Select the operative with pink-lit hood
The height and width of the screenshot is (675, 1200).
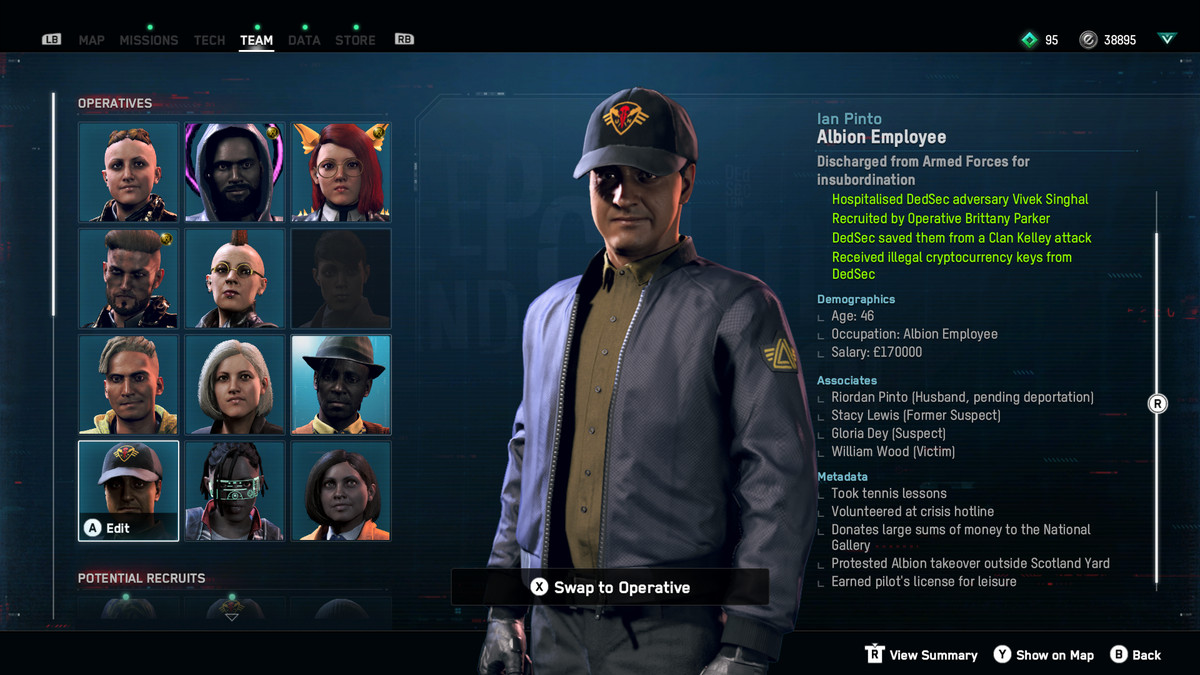pos(235,172)
